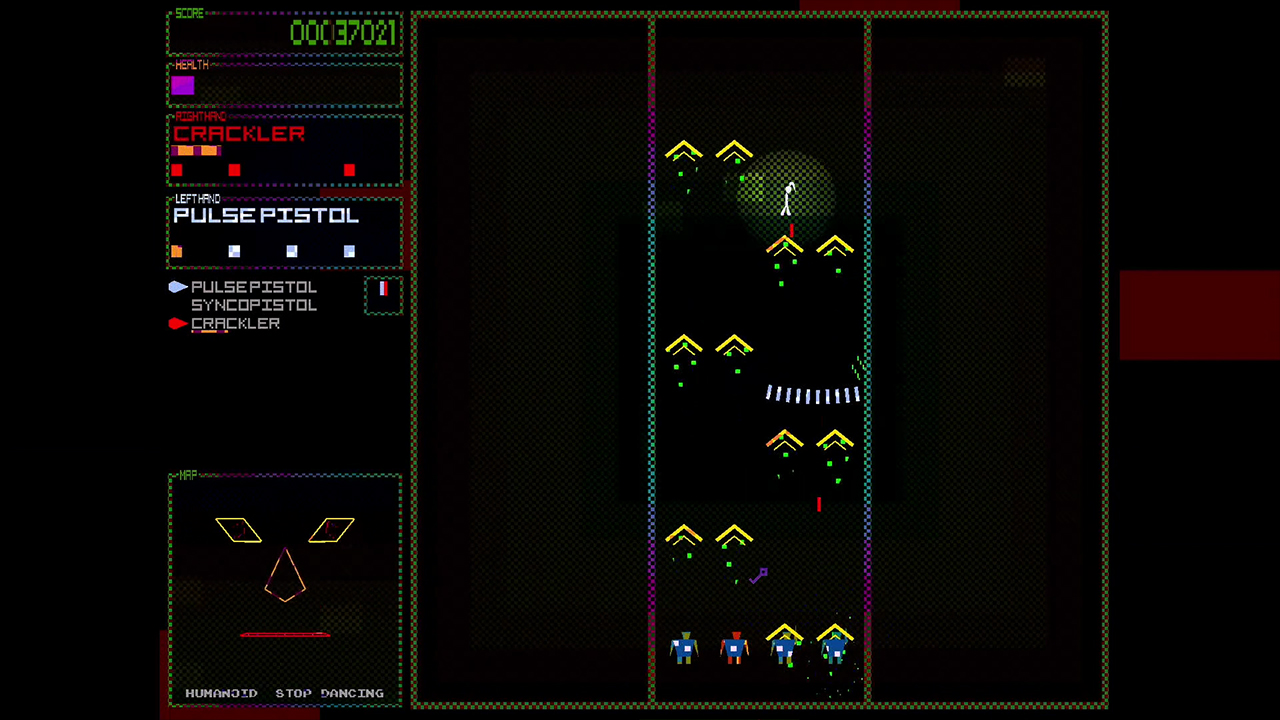Click the purple crosshair cursor on the playfield

pyautogui.click(x=759, y=575)
